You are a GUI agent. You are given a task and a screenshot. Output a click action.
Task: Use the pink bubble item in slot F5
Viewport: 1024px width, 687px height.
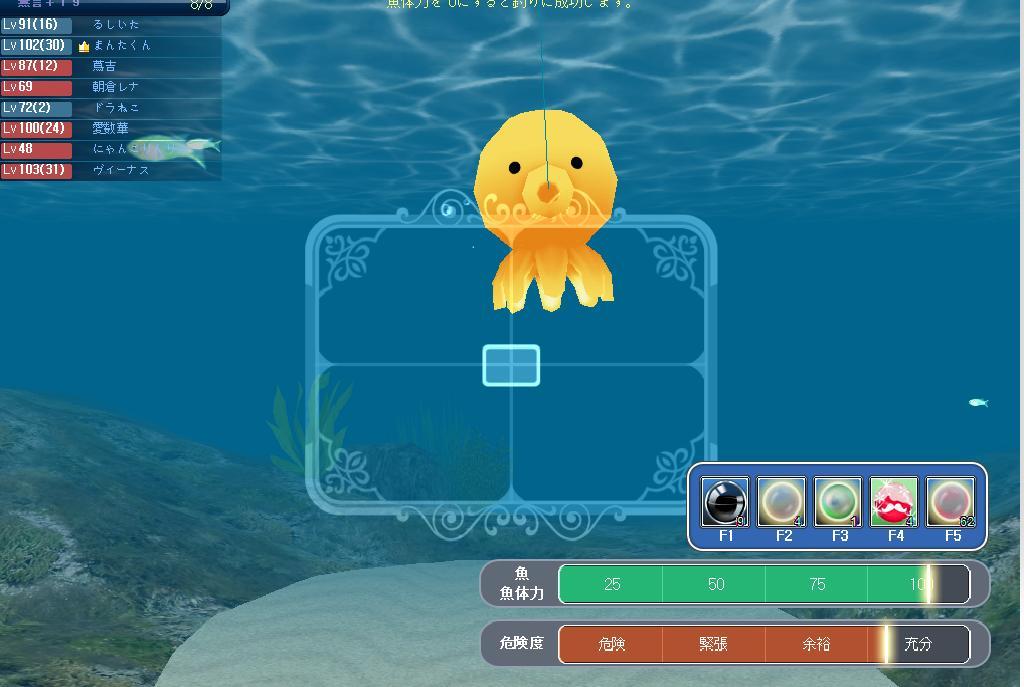pyautogui.click(x=950, y=501)
